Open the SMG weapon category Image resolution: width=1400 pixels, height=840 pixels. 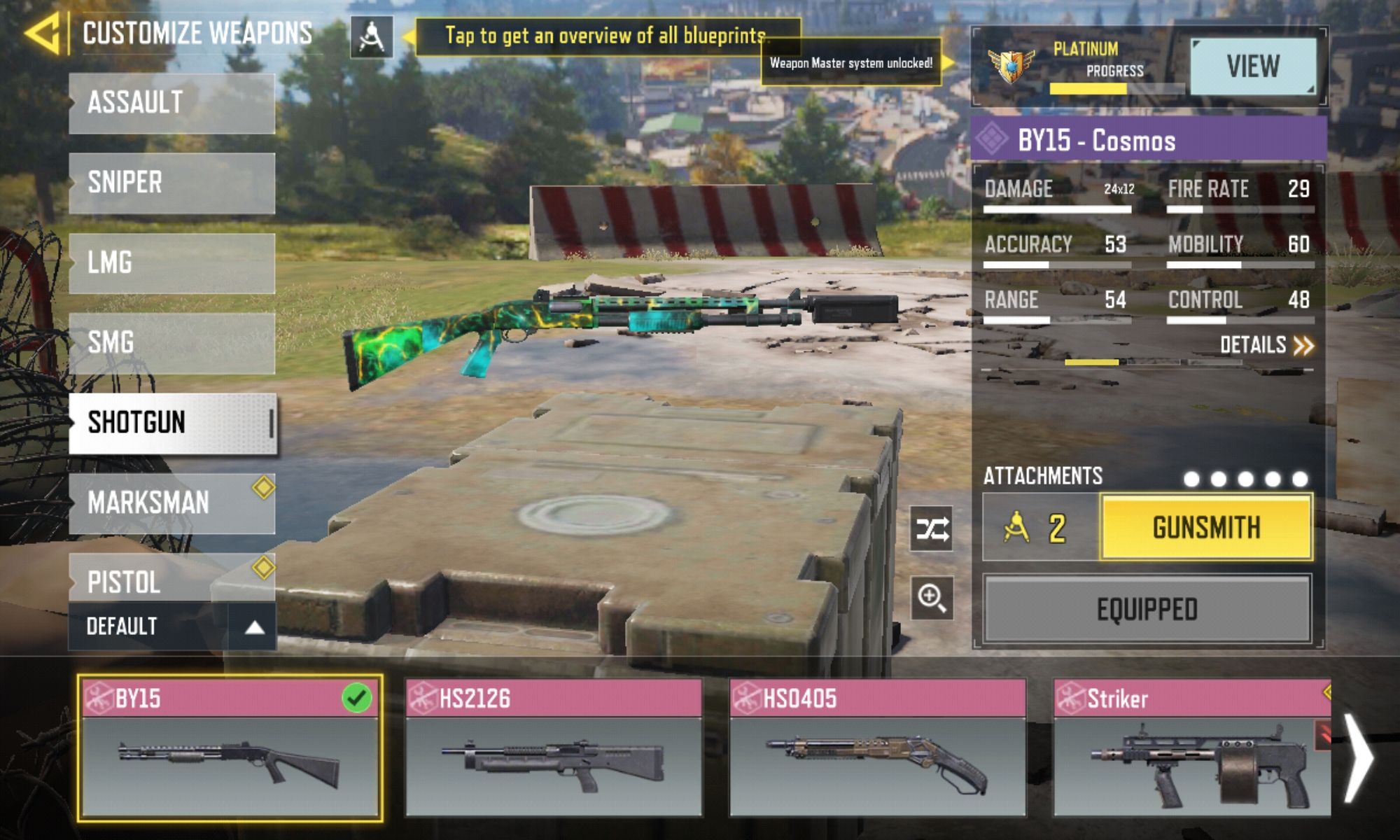coord(171,342)
